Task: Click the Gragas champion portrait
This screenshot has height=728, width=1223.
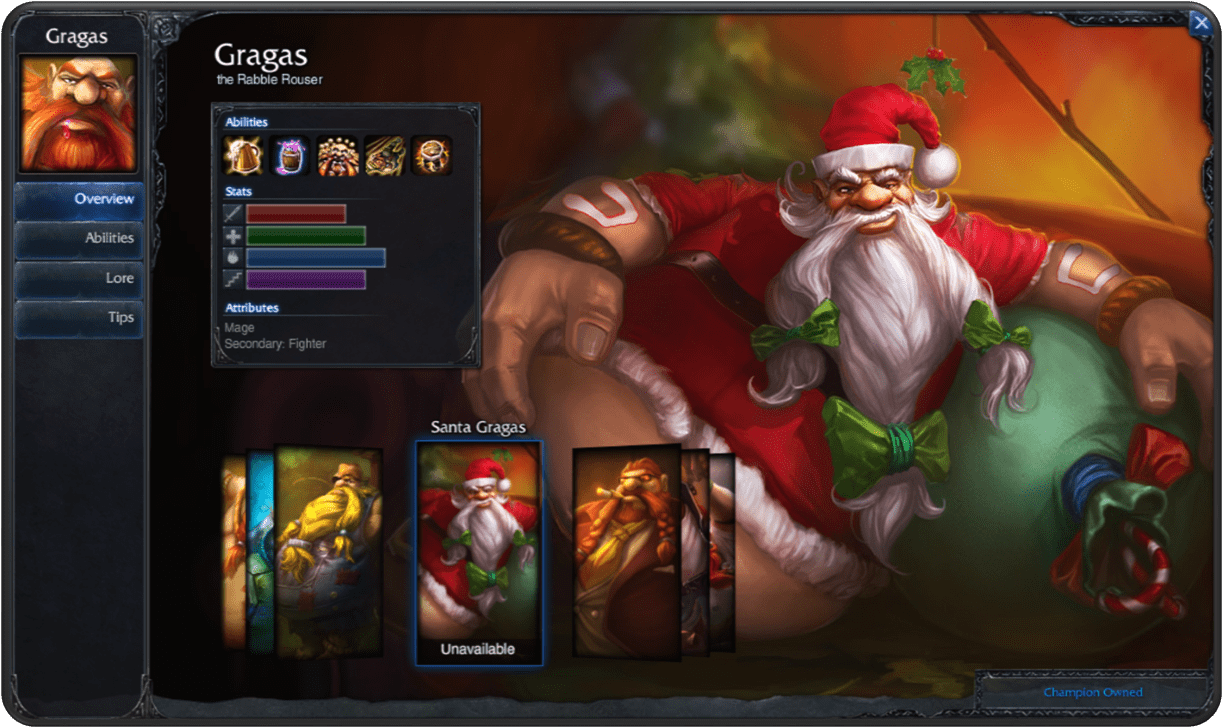Action: [79, 113]
